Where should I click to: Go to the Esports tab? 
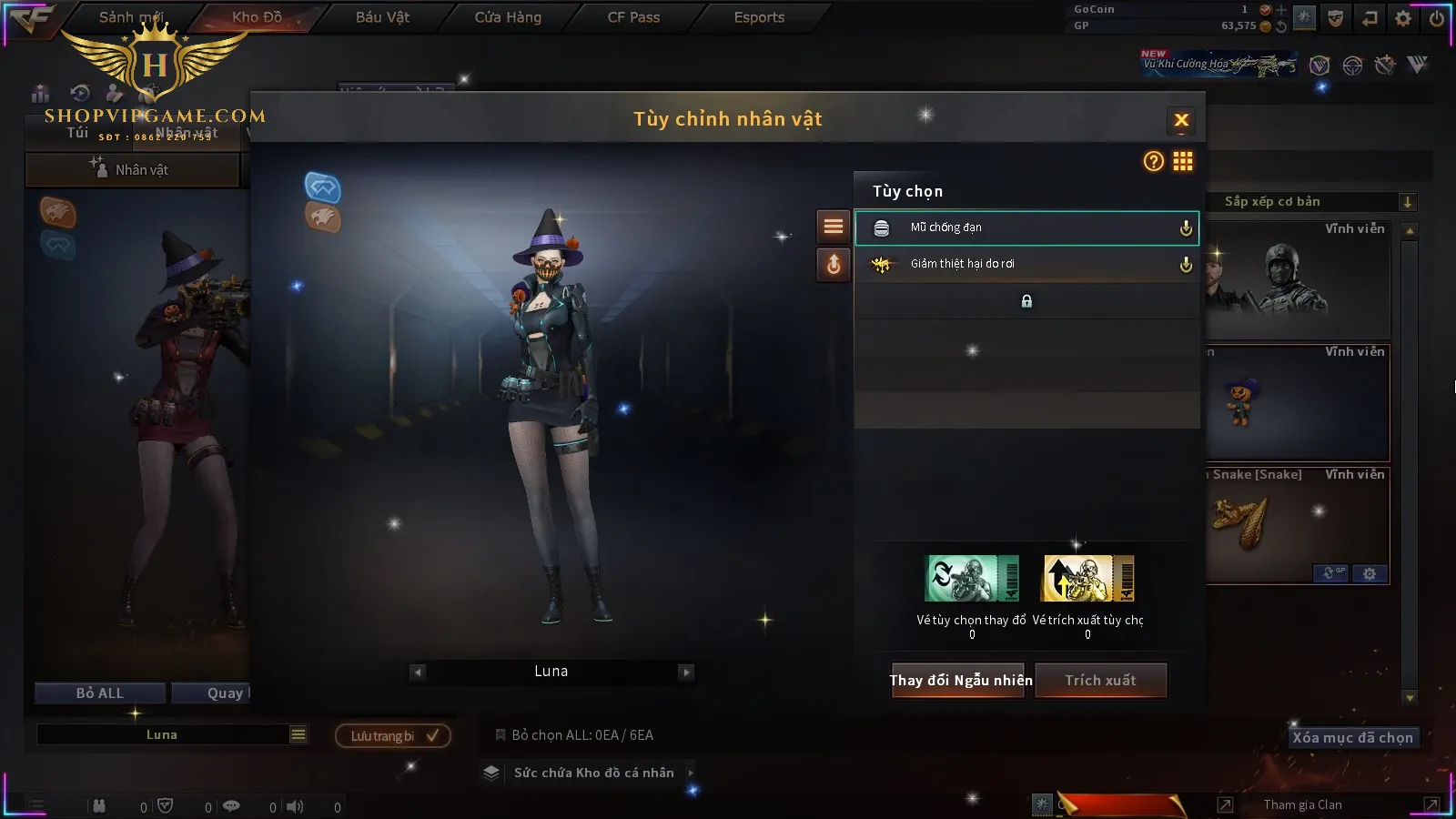click(x=759, y=17)
